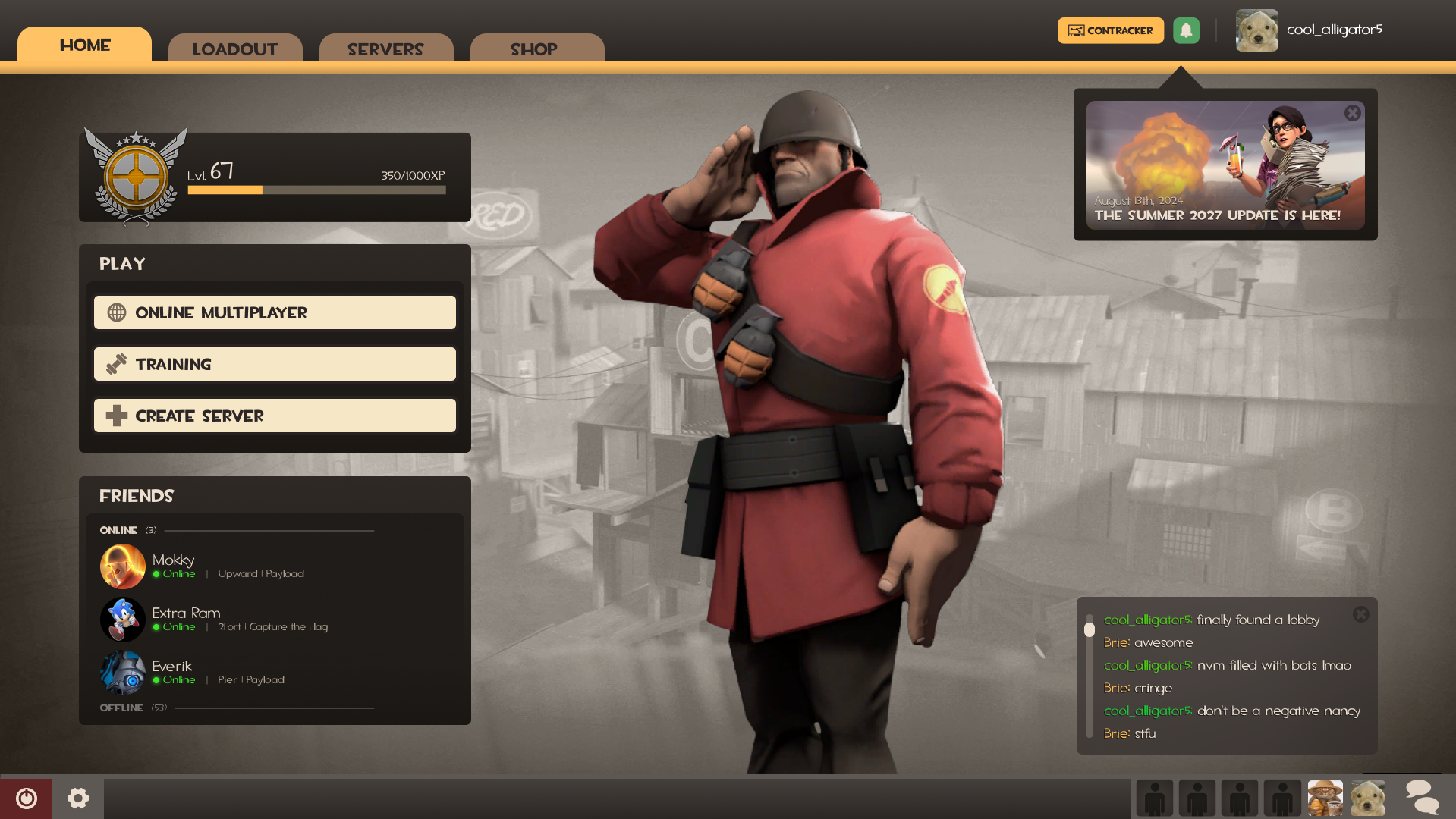Image resolution: width=1456 pixels, height=819 pixels.
Task: Click the plus icon on Create Server
Action: (x=117, y=416)
